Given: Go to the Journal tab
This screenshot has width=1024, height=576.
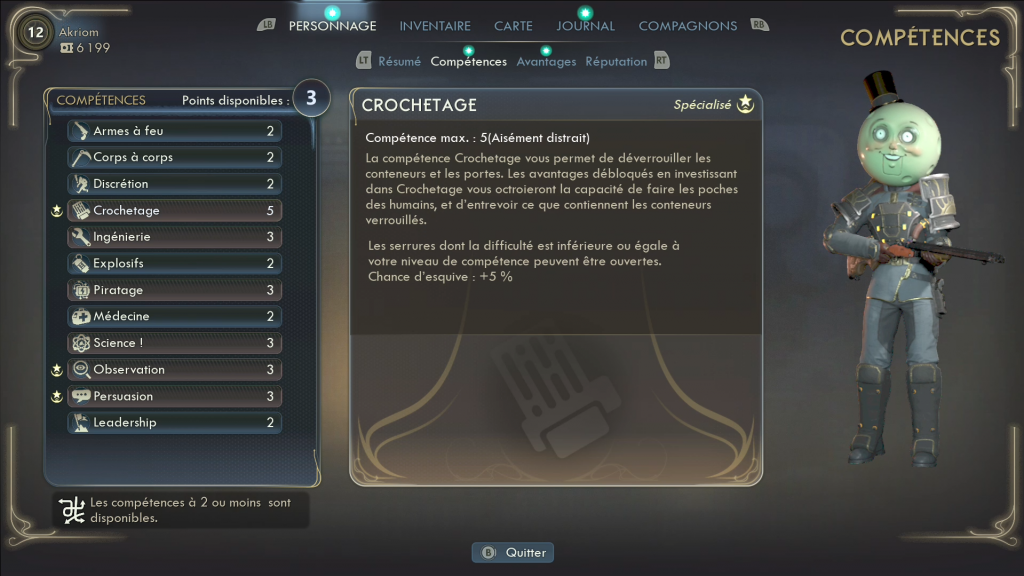Looking at the screenshot, I should (x=586, y=26).
